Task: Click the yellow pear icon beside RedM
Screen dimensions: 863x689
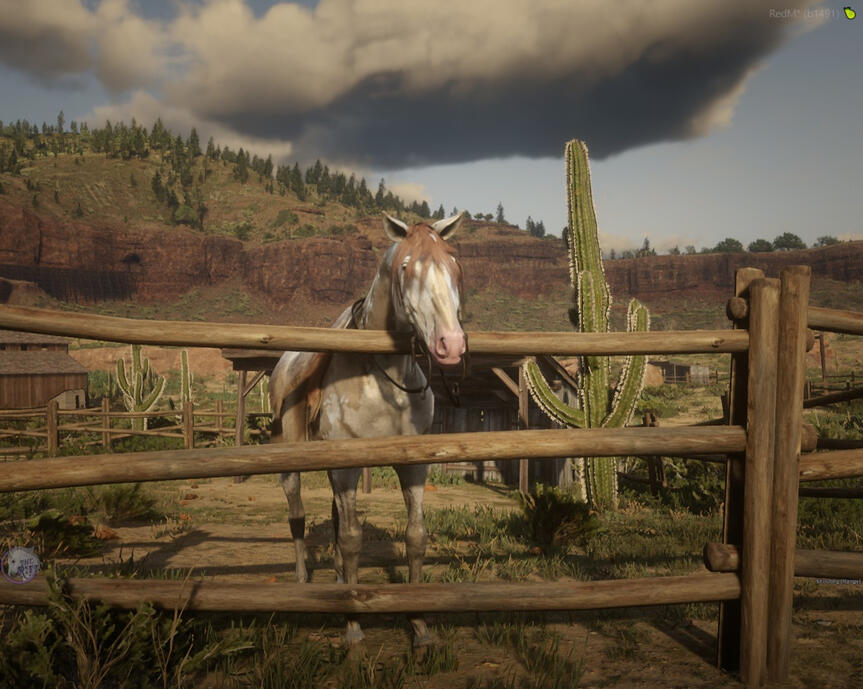Action: click(849, 14)
